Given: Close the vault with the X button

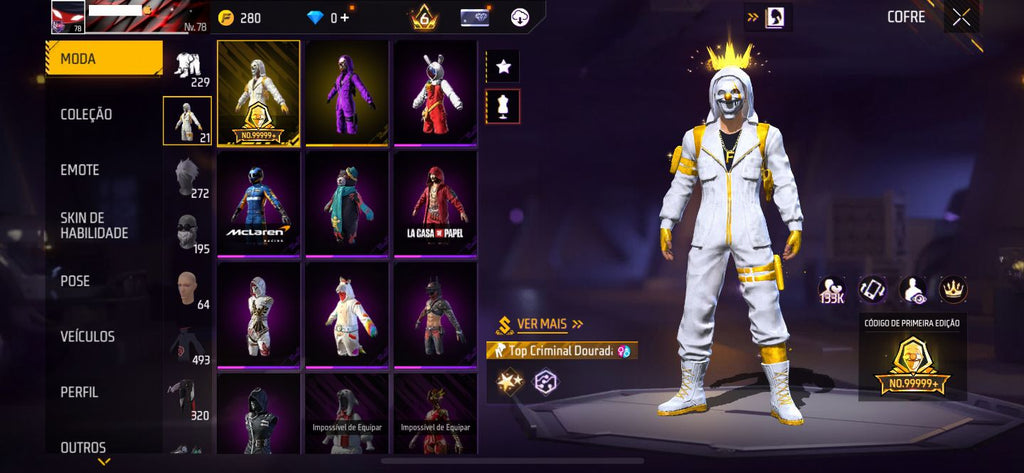Looking at the screenshot, I should click(961, 17).
